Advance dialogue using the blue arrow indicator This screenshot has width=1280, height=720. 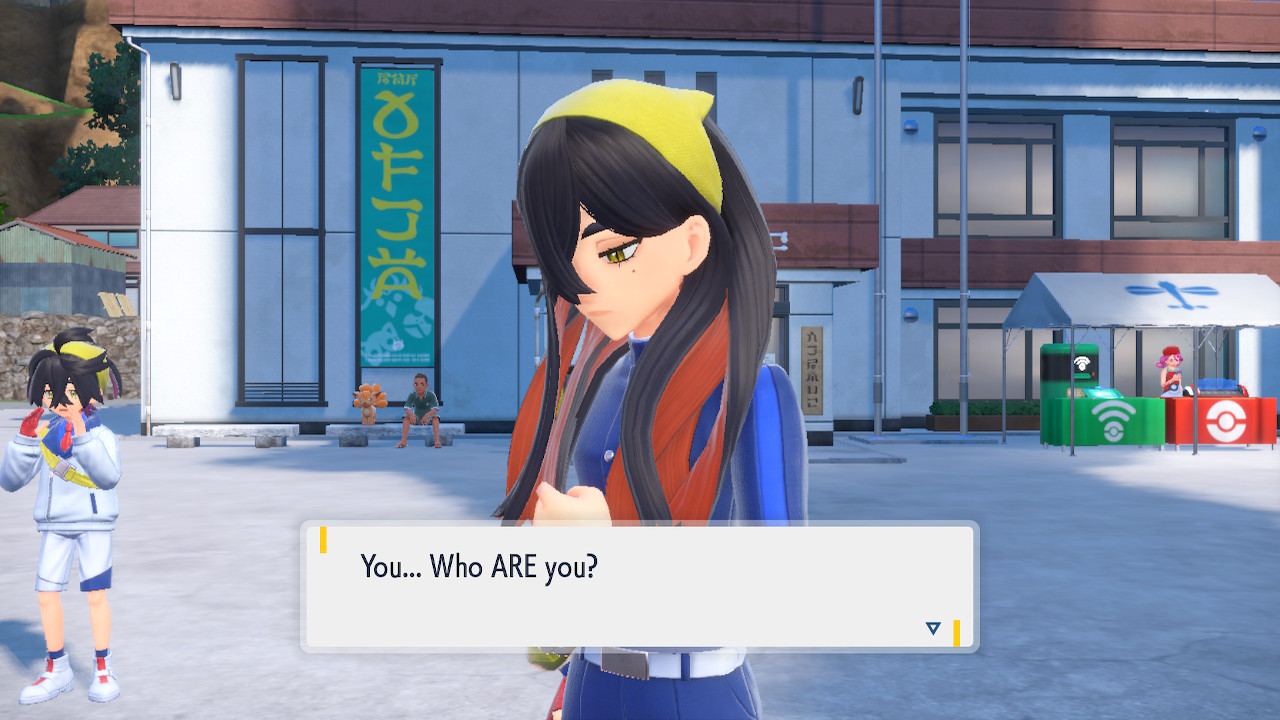tap(933, 628)
